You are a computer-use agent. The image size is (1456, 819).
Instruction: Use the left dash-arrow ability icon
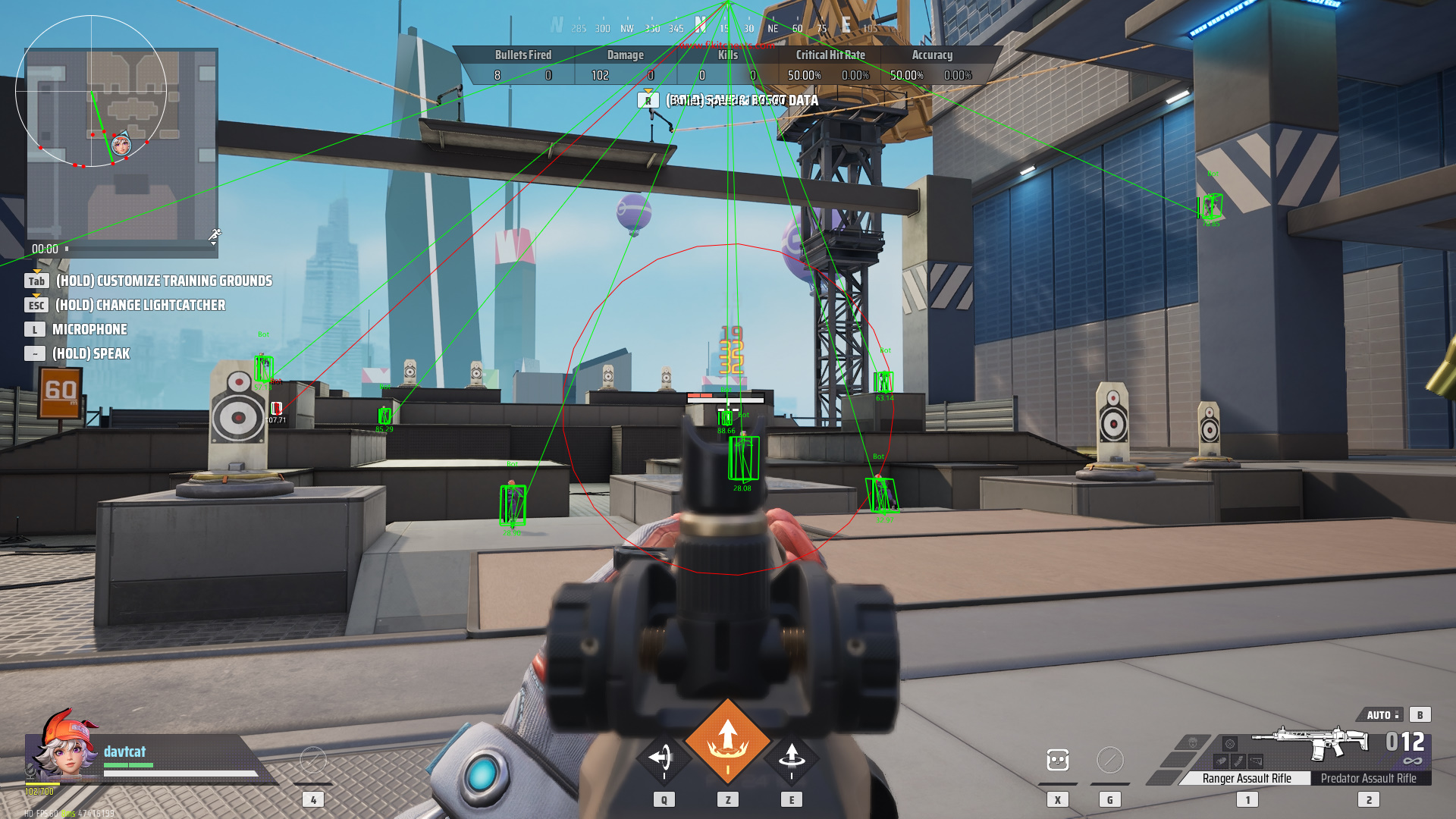[663, 757]
